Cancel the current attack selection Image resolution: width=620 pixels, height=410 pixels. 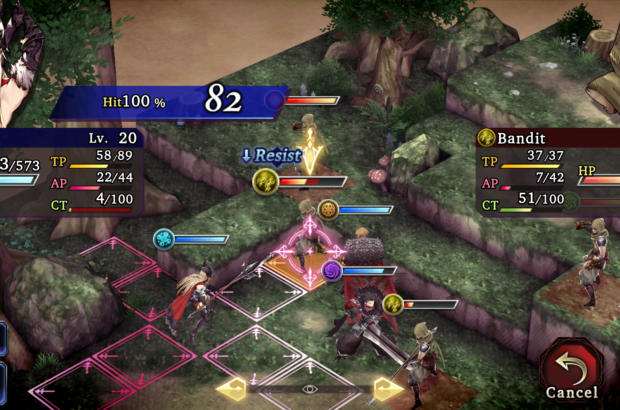[x=572, y=371]
